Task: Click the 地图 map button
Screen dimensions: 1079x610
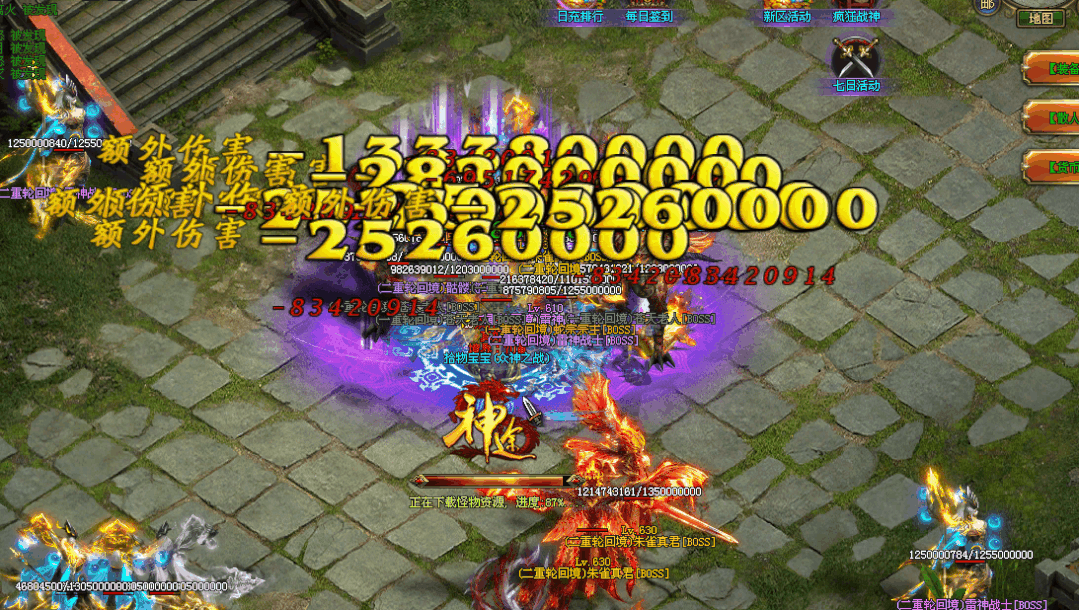Action: tap(1040, 18)
